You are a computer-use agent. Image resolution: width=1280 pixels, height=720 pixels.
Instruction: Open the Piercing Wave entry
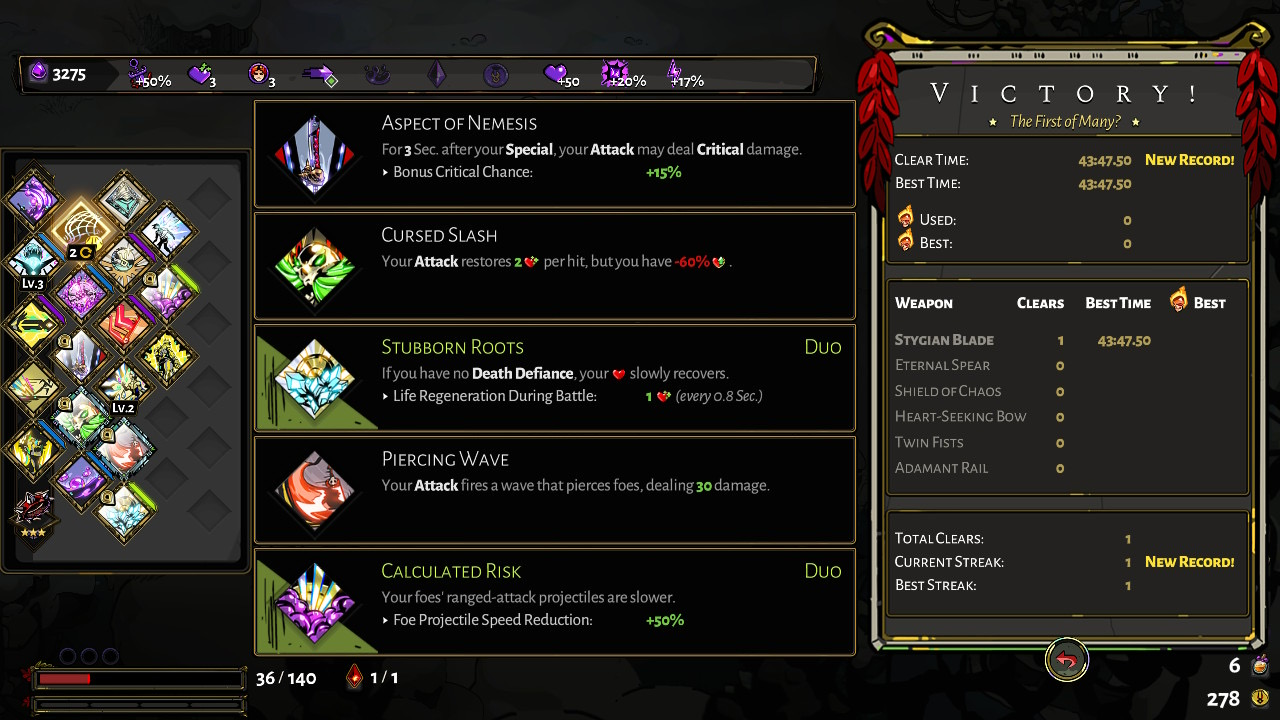click(x=554, y=489)
